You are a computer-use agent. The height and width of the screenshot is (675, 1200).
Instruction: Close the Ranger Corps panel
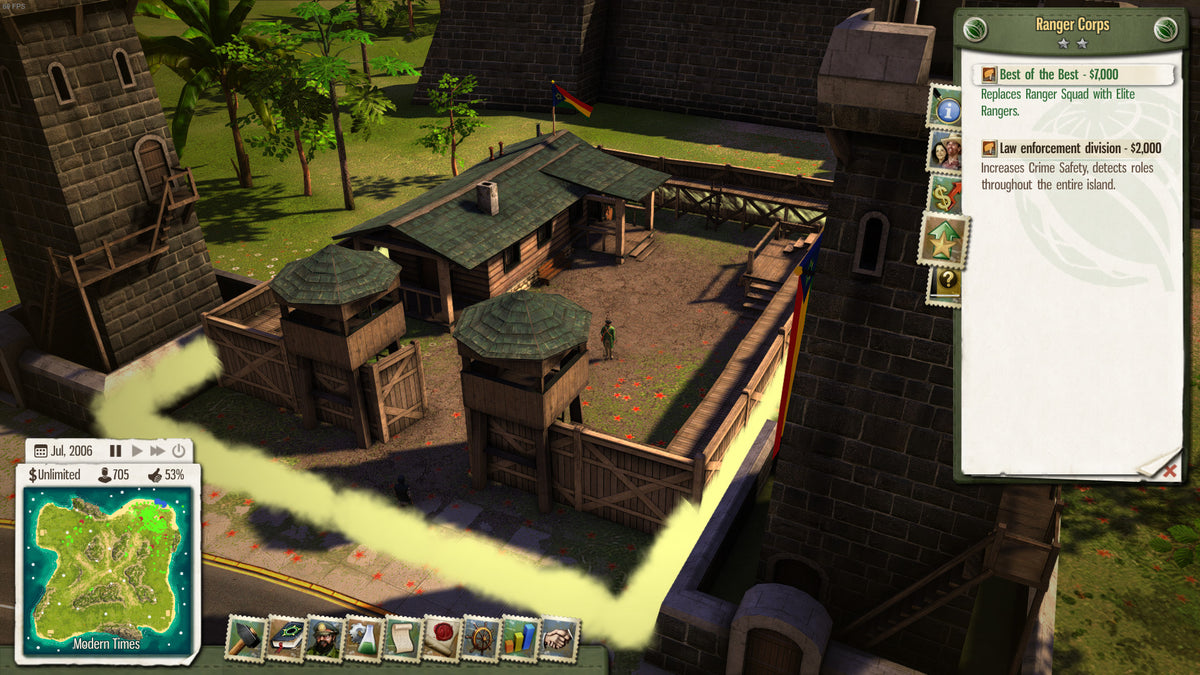(x=1170, y=471)
